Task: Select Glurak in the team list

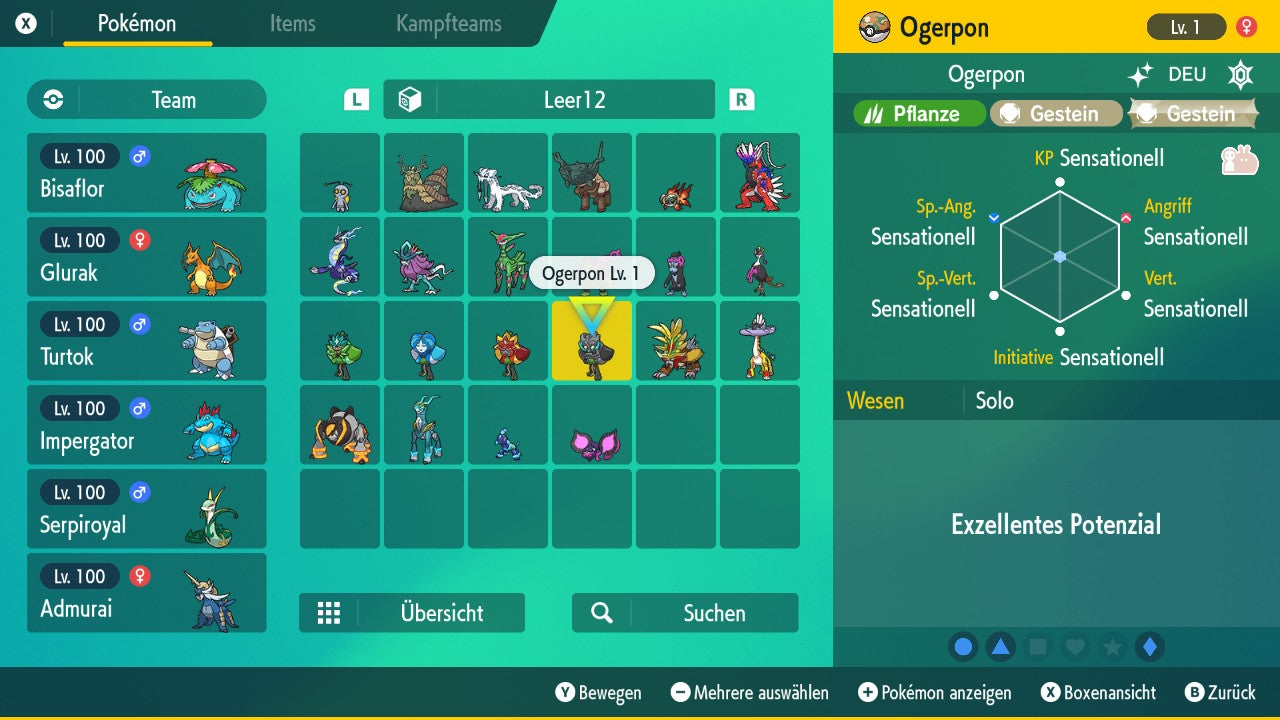Action: coord(146,256)
